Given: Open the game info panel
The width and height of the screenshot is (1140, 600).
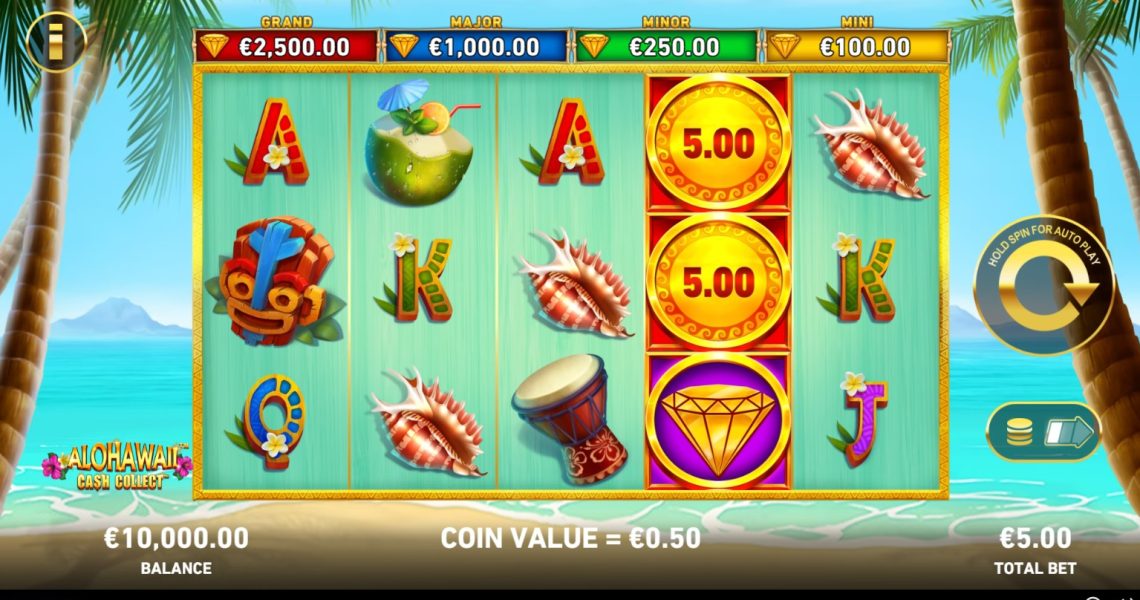Looking at the screenshot, I should pos(56,40).
